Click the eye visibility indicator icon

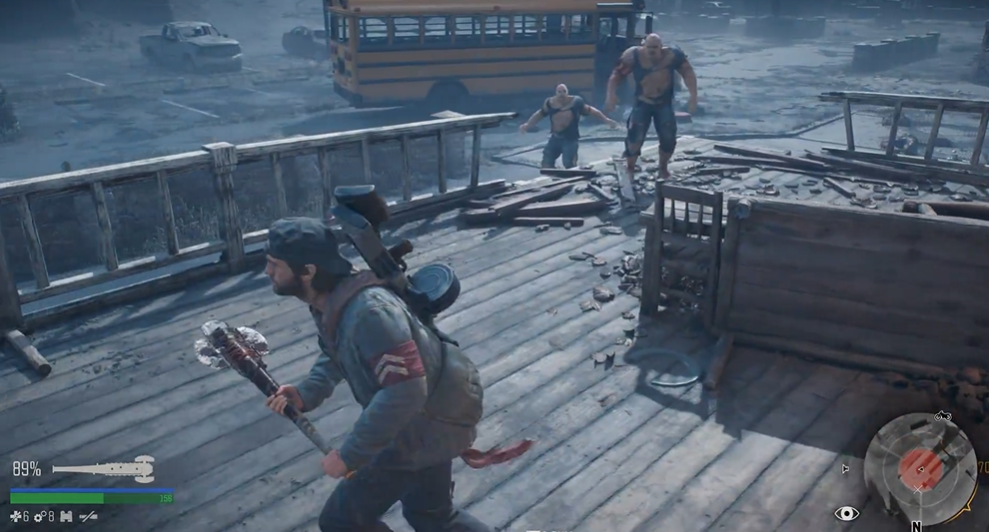tap(846, 514)
